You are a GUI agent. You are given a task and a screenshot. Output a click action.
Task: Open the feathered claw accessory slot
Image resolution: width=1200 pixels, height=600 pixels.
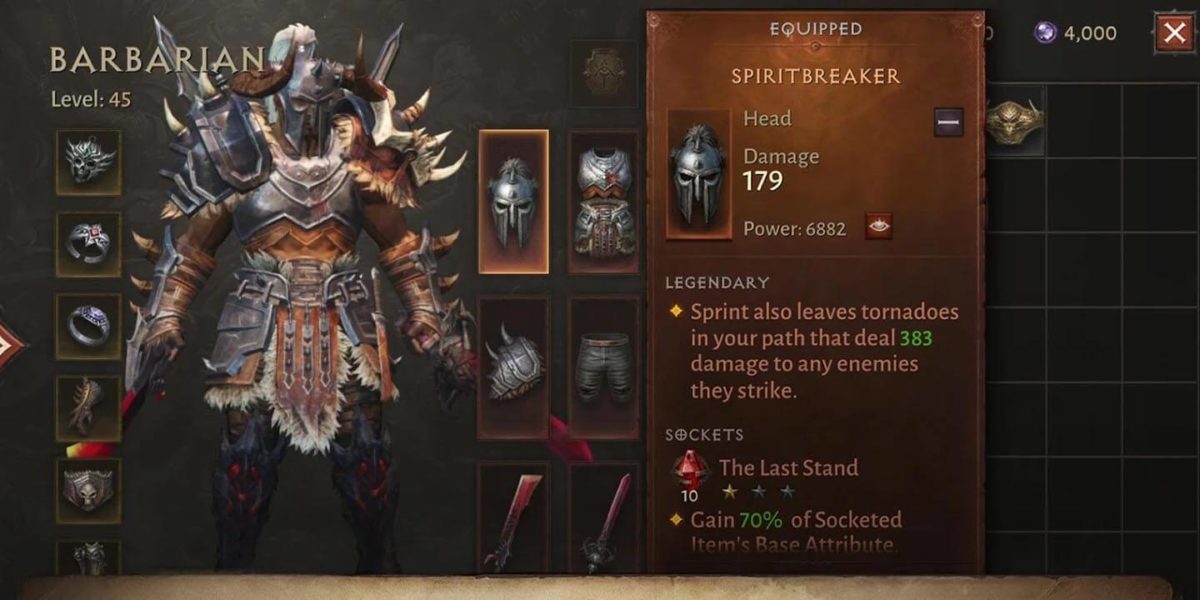coord(88,407)
